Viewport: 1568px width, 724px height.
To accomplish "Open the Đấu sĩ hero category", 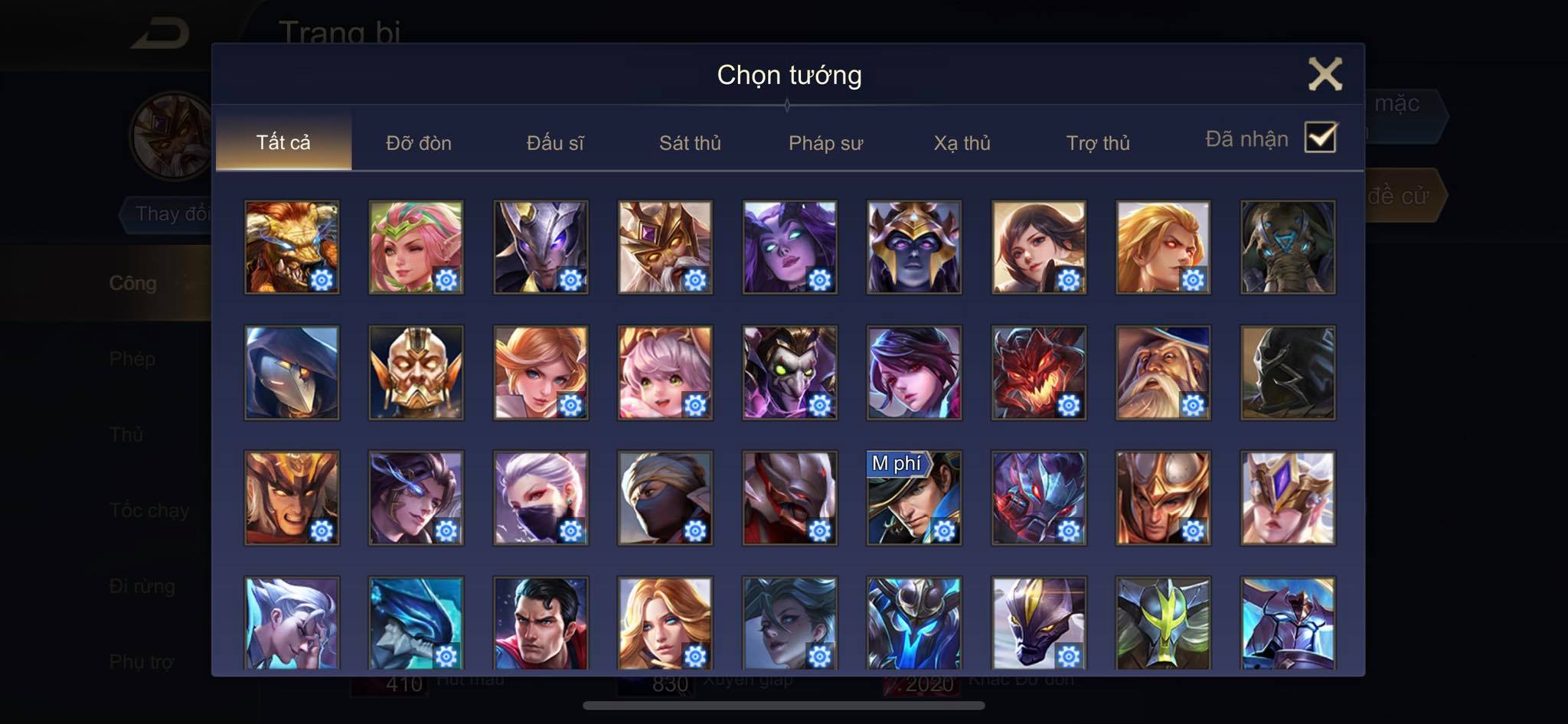I will point(555,143).
